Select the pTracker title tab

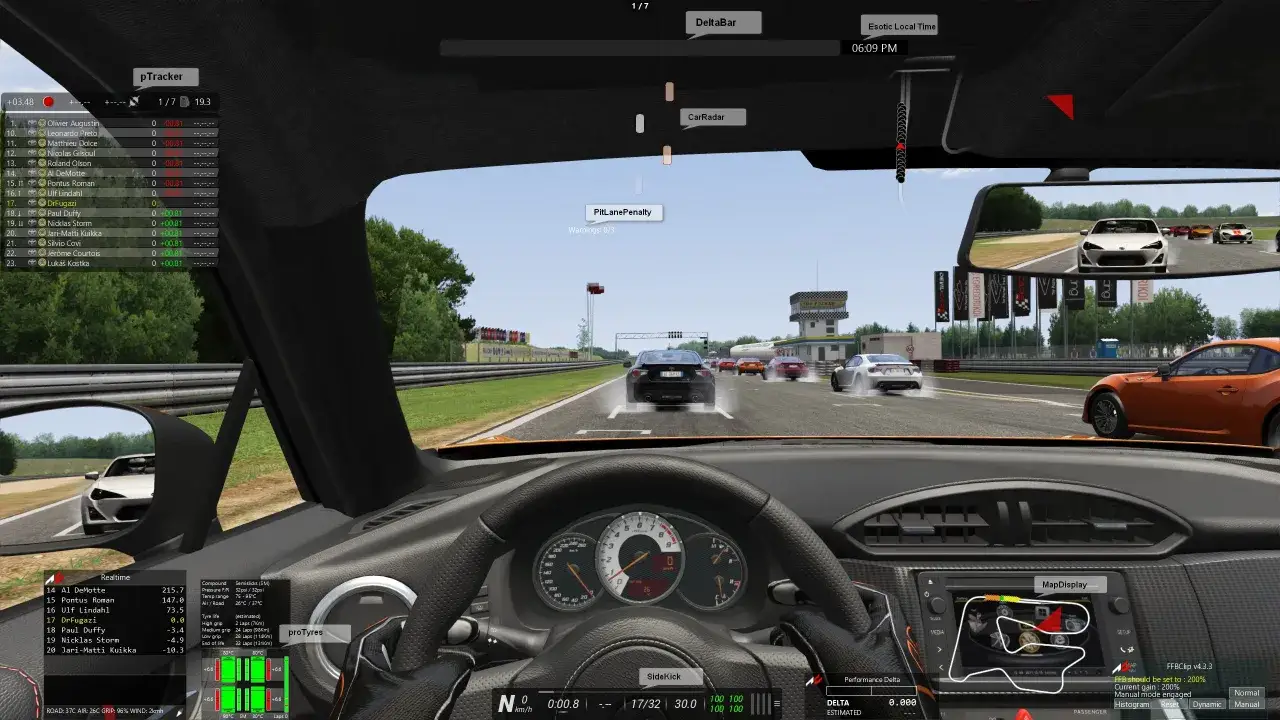coord(163,76)
